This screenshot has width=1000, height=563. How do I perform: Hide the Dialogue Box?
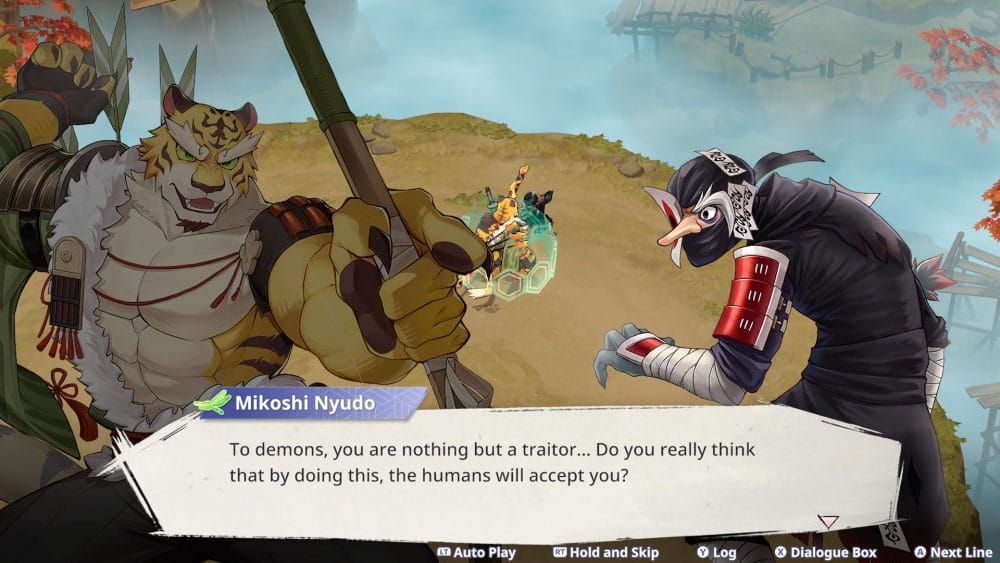tap(825, 552)
